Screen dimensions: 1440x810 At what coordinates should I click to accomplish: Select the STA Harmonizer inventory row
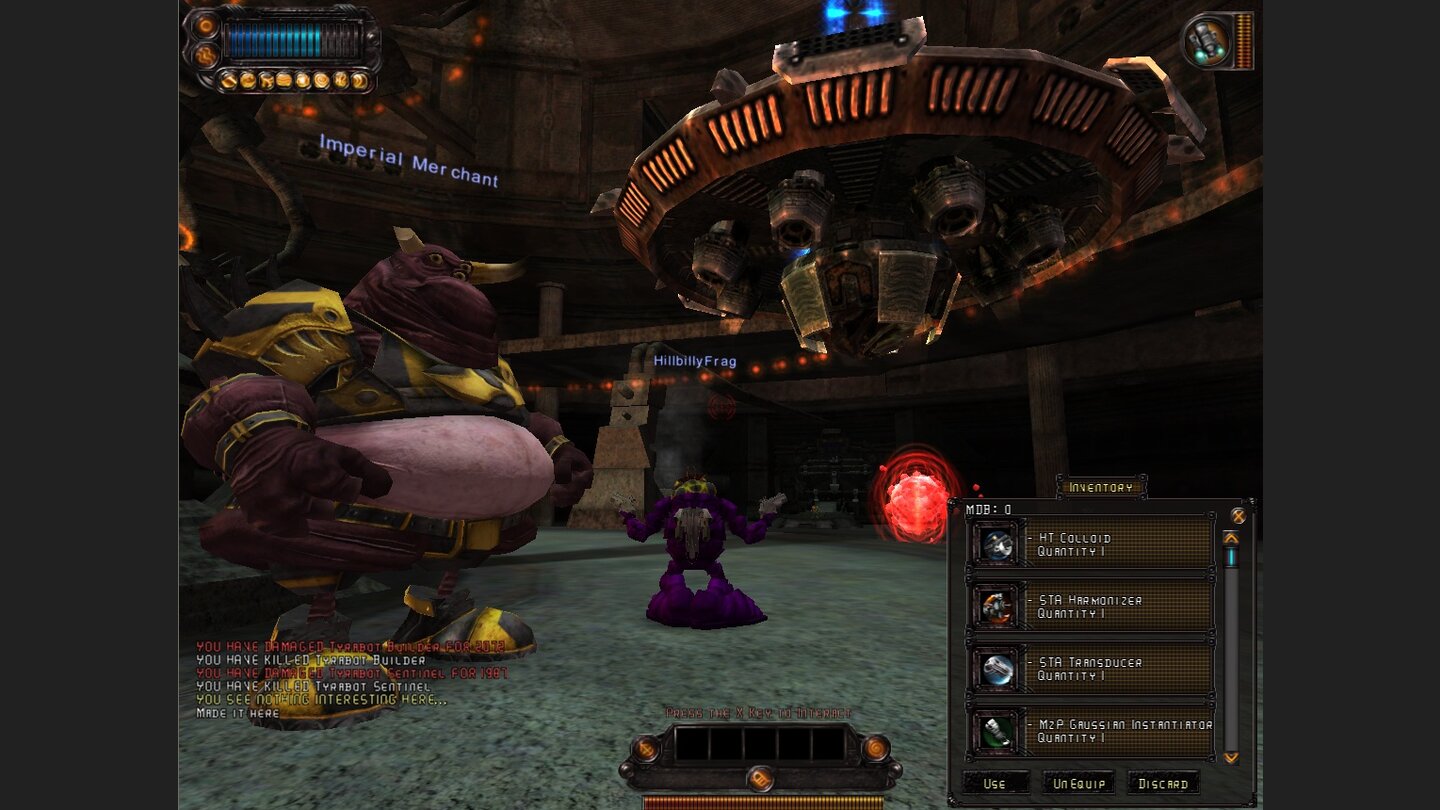[1092, 607]
